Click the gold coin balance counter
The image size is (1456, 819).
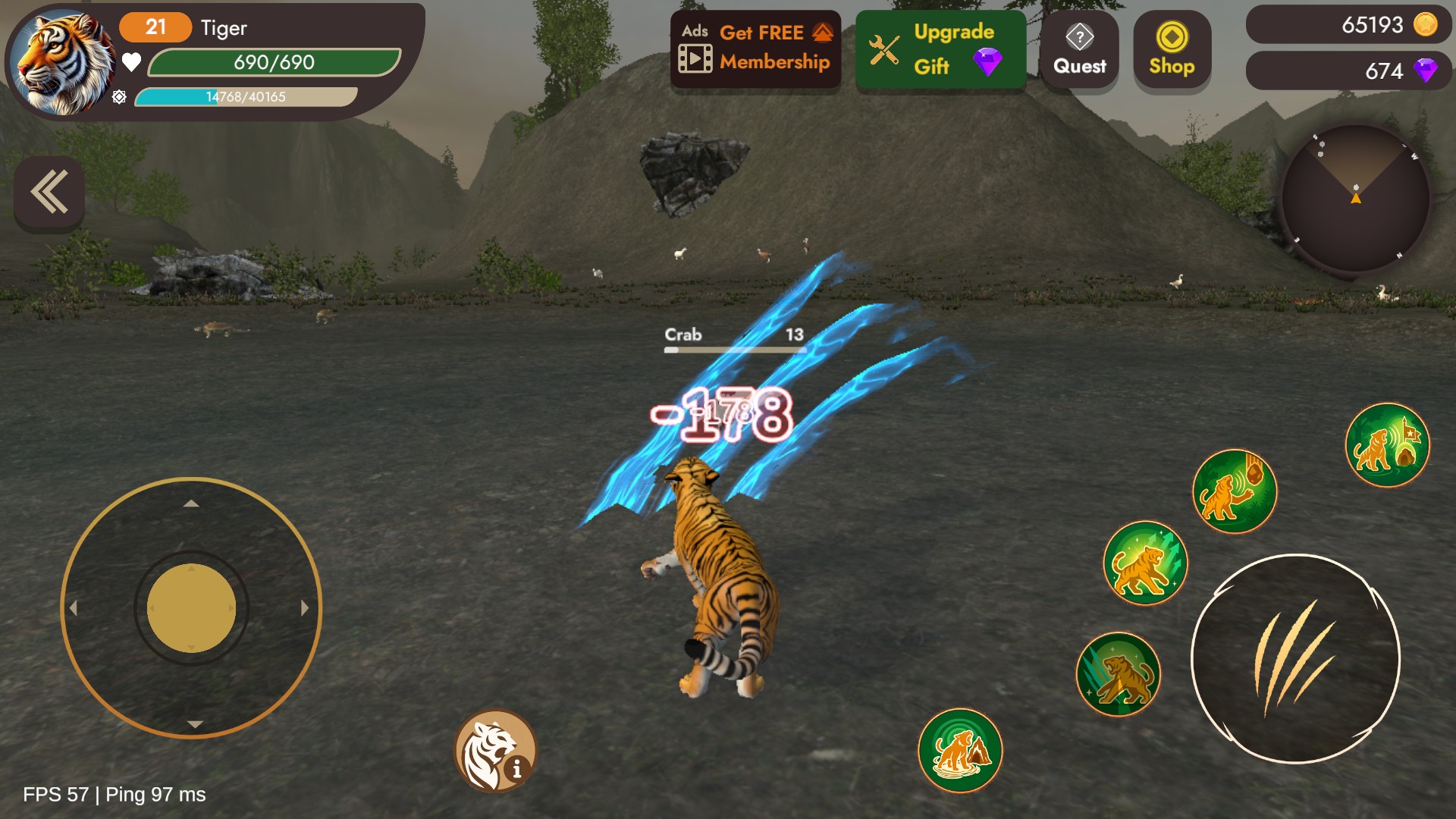click(1348, 25)
